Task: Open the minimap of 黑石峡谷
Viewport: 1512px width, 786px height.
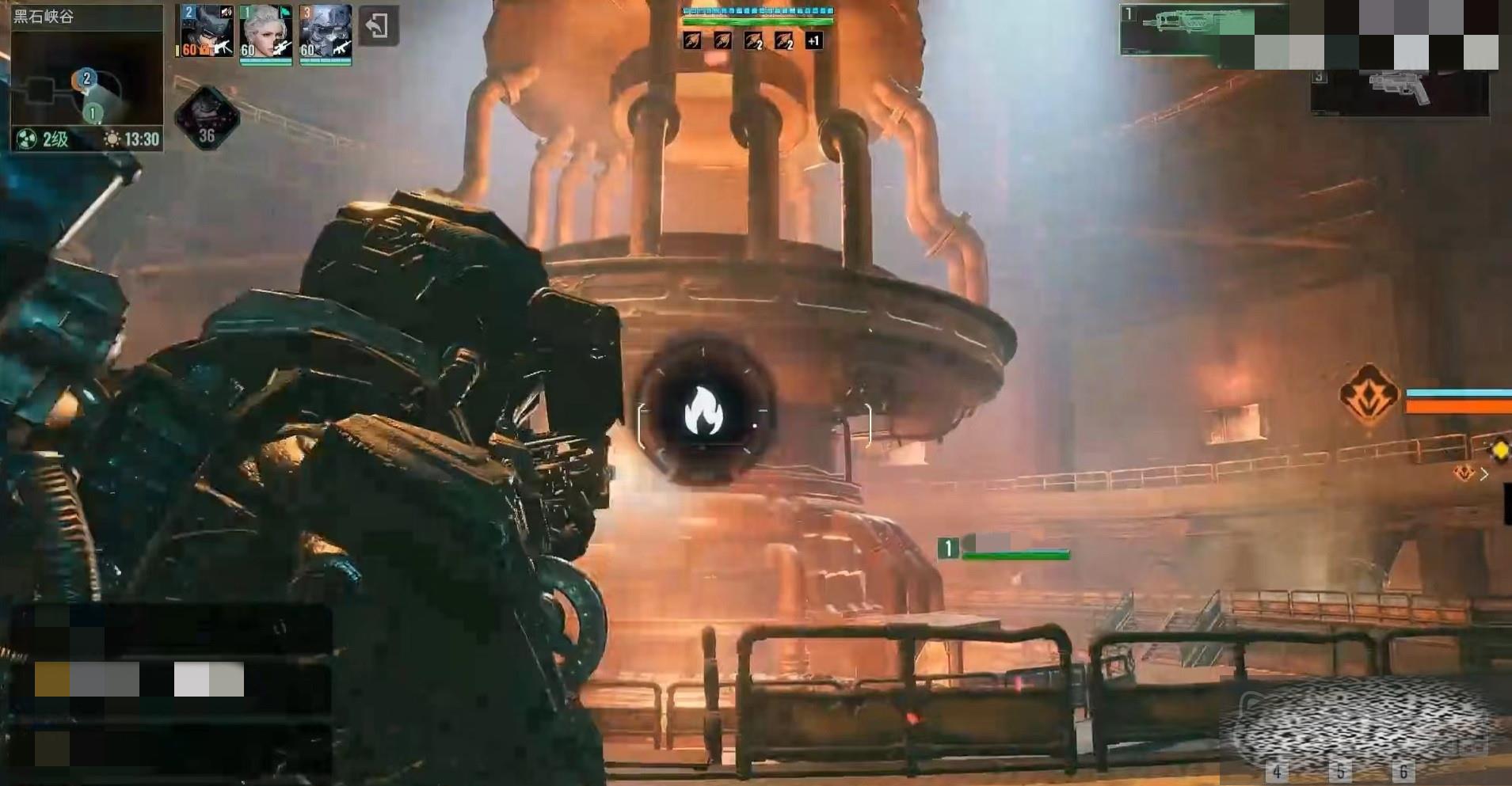Action: pos(86,79)
